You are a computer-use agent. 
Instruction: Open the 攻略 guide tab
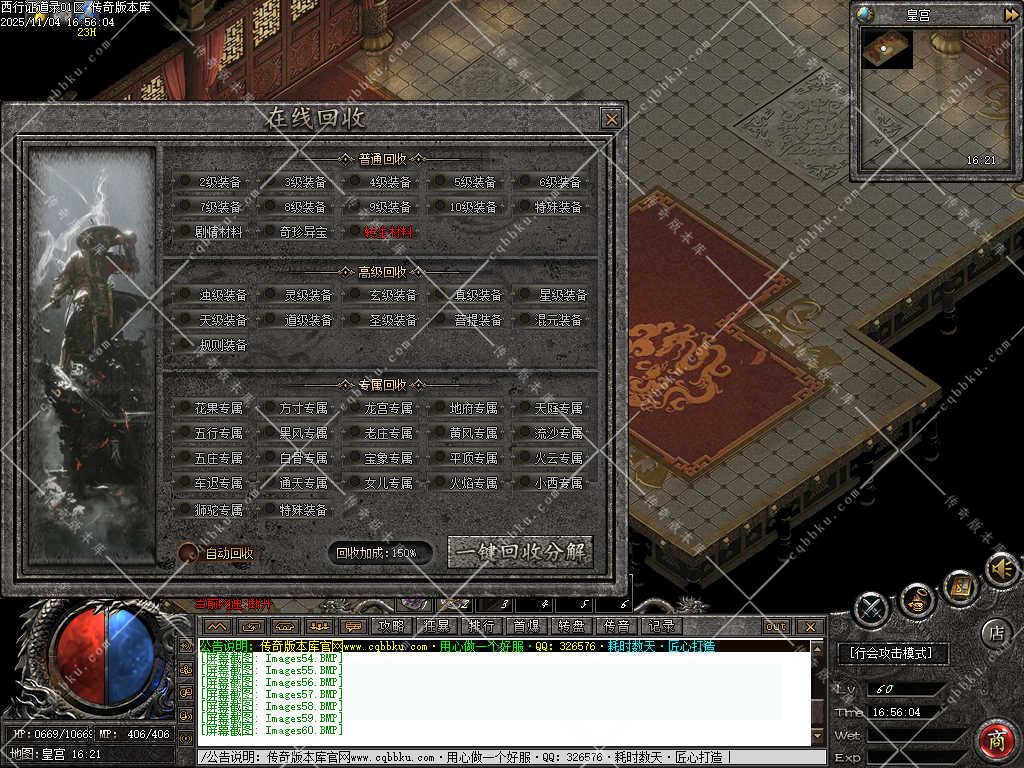tap(390, 626)
